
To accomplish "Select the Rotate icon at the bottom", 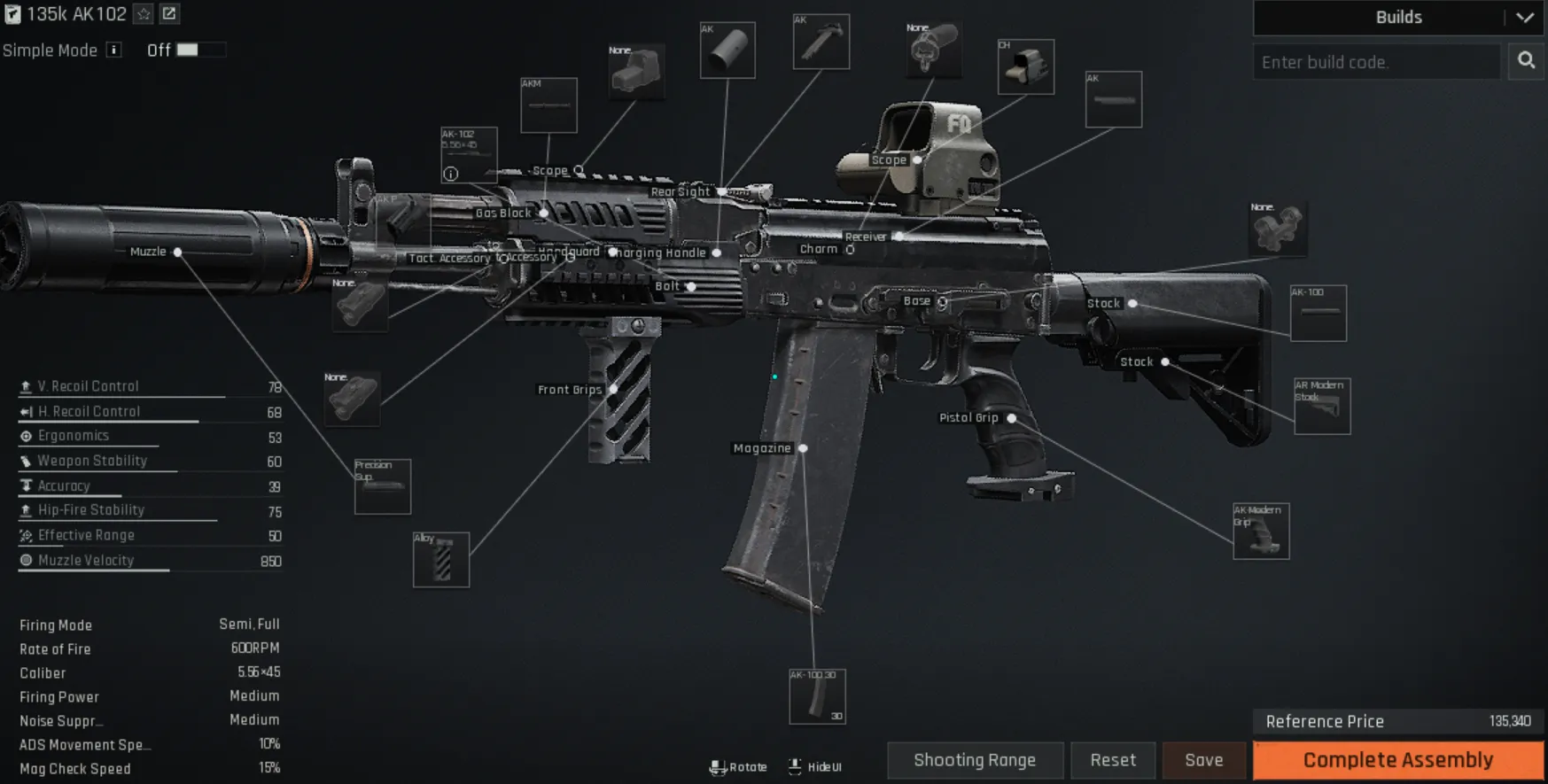I will click(x=719, y=766).
